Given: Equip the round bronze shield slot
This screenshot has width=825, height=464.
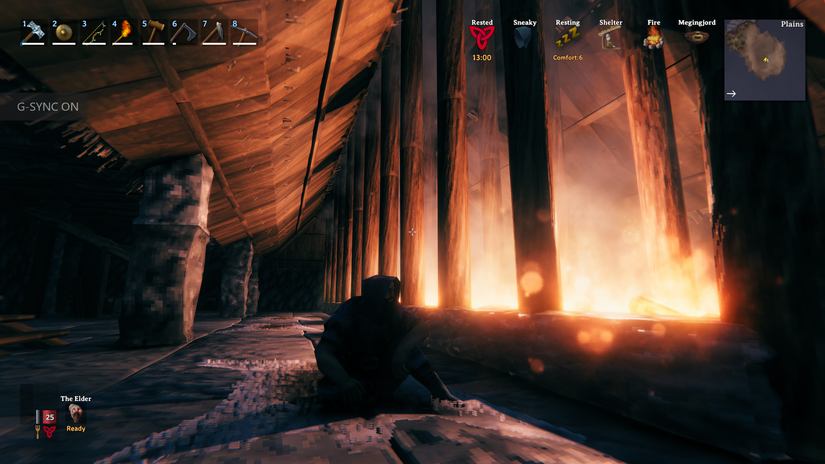Looking at the screenshot, I should tap(64, 33).
